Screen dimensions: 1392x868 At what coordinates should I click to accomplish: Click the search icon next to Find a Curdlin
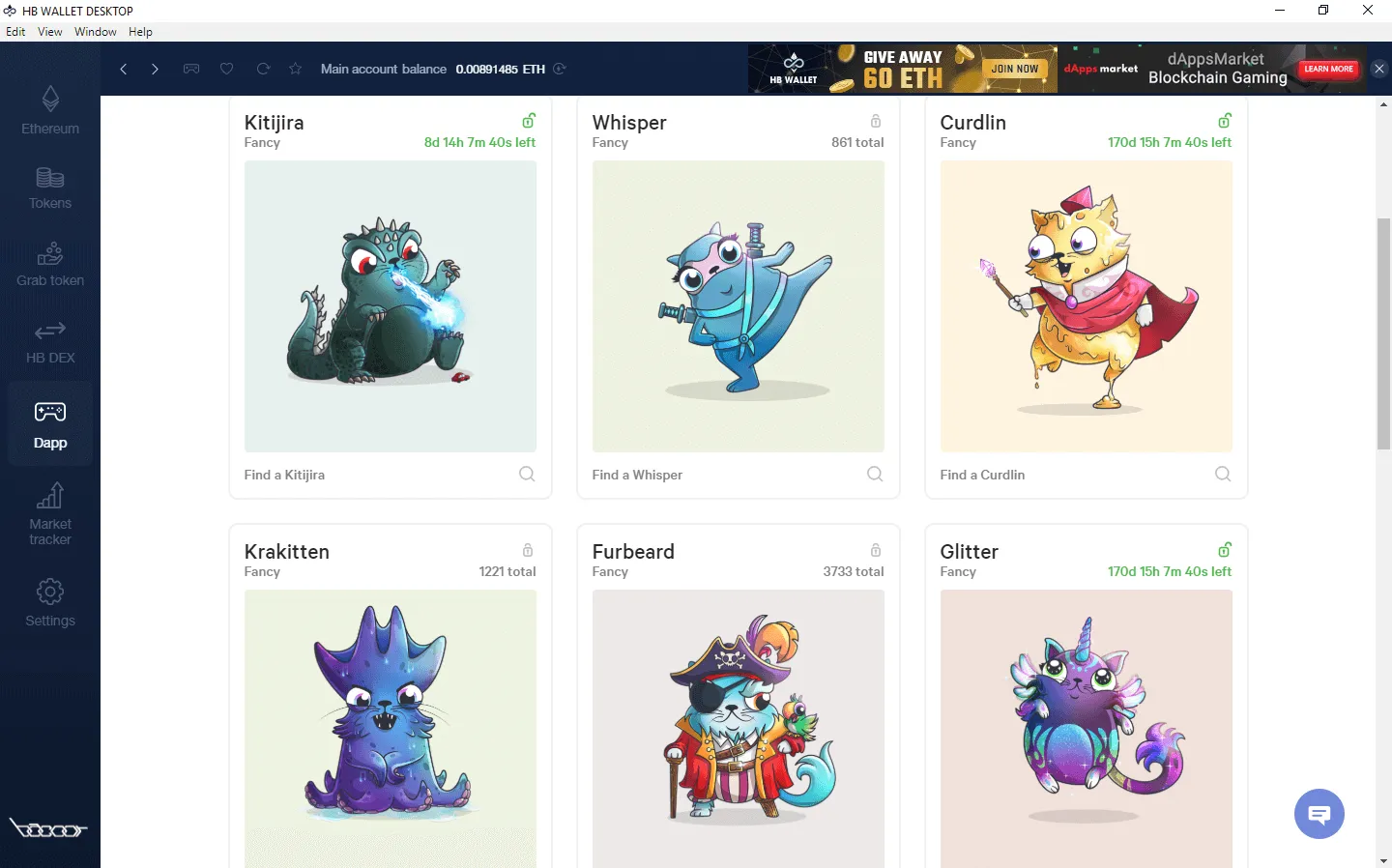click(x=1222, y=474)
